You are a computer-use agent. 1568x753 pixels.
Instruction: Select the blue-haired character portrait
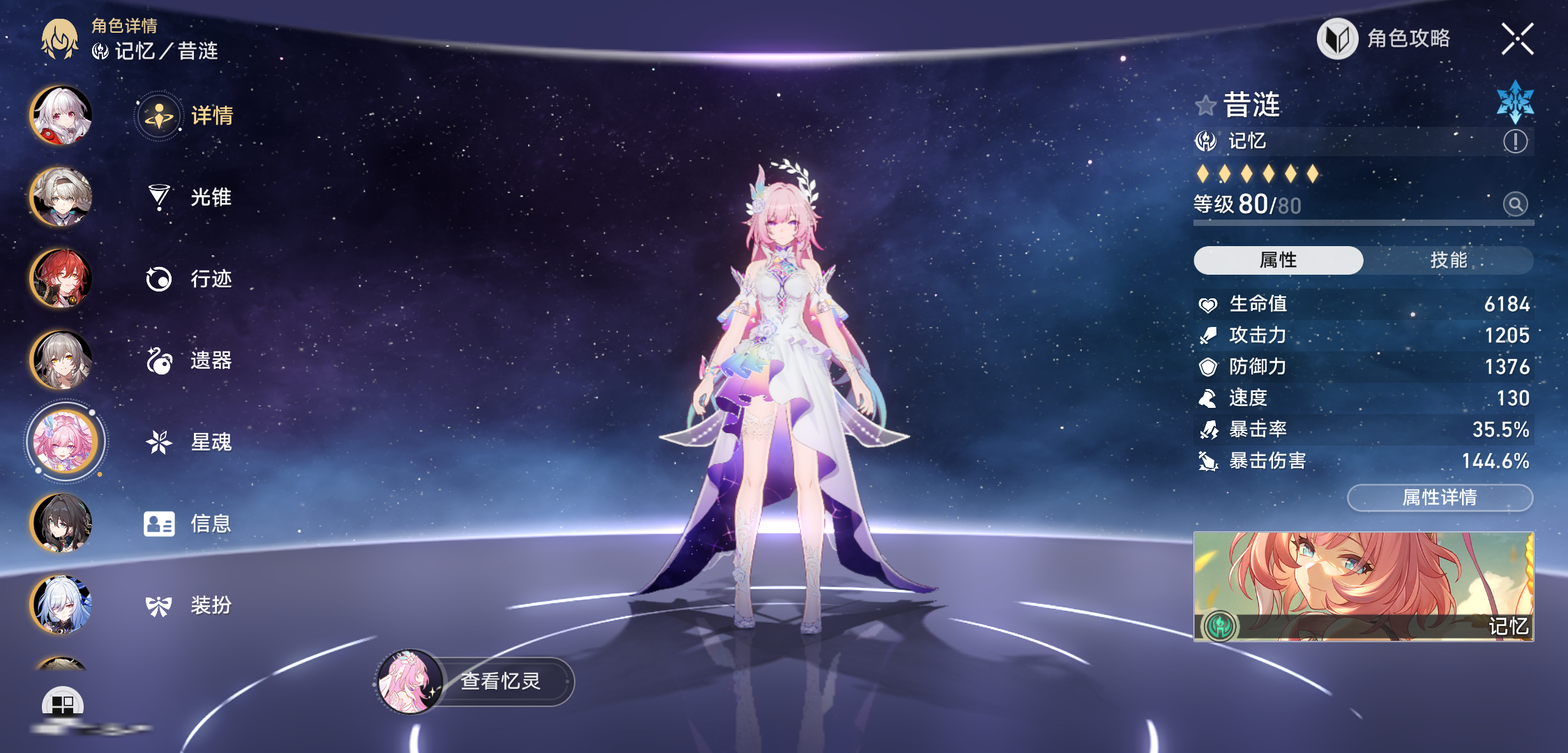click(61, 604)
